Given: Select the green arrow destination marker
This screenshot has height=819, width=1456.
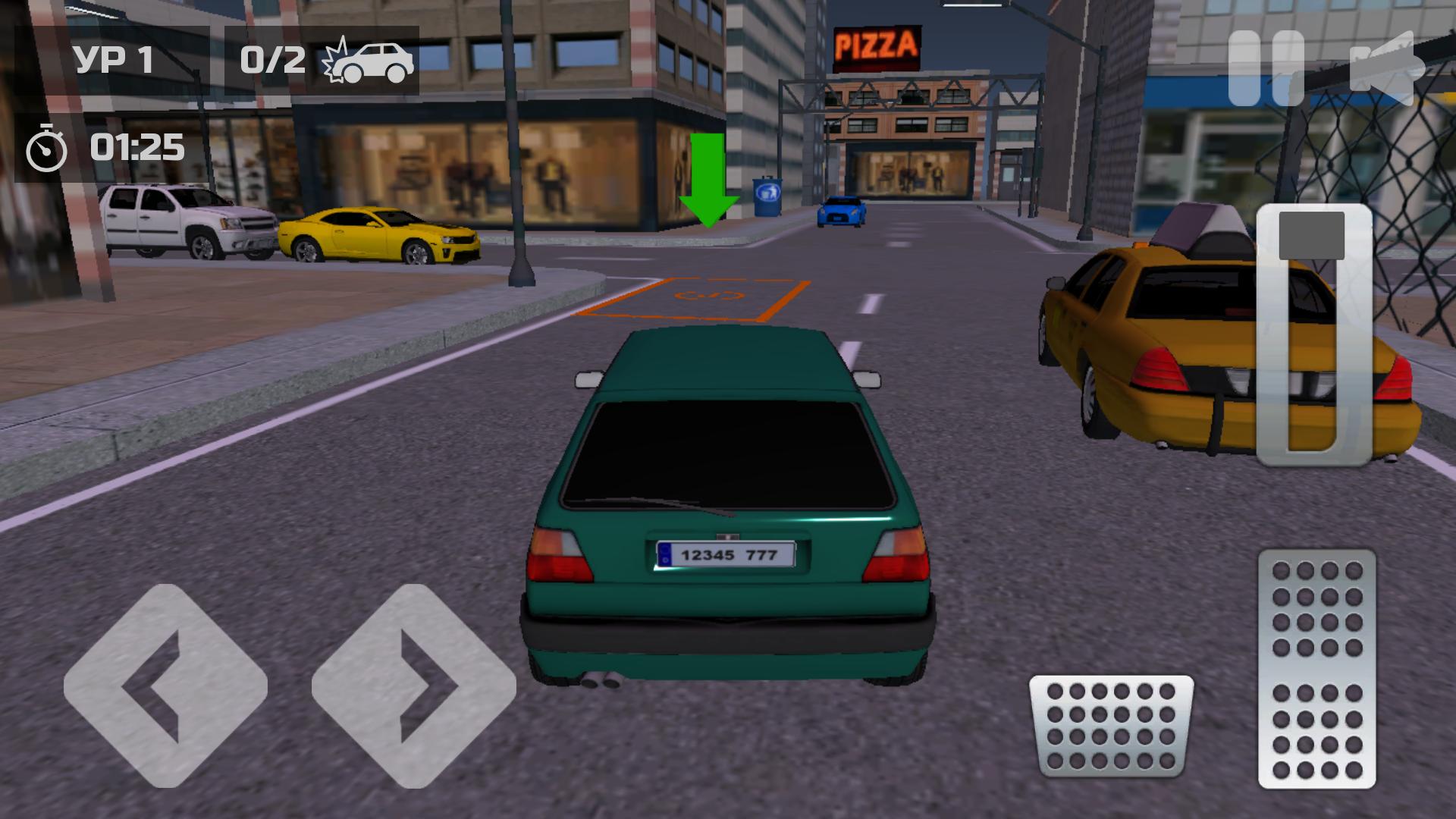Looking at the screenshot, I should pos(708,178).
